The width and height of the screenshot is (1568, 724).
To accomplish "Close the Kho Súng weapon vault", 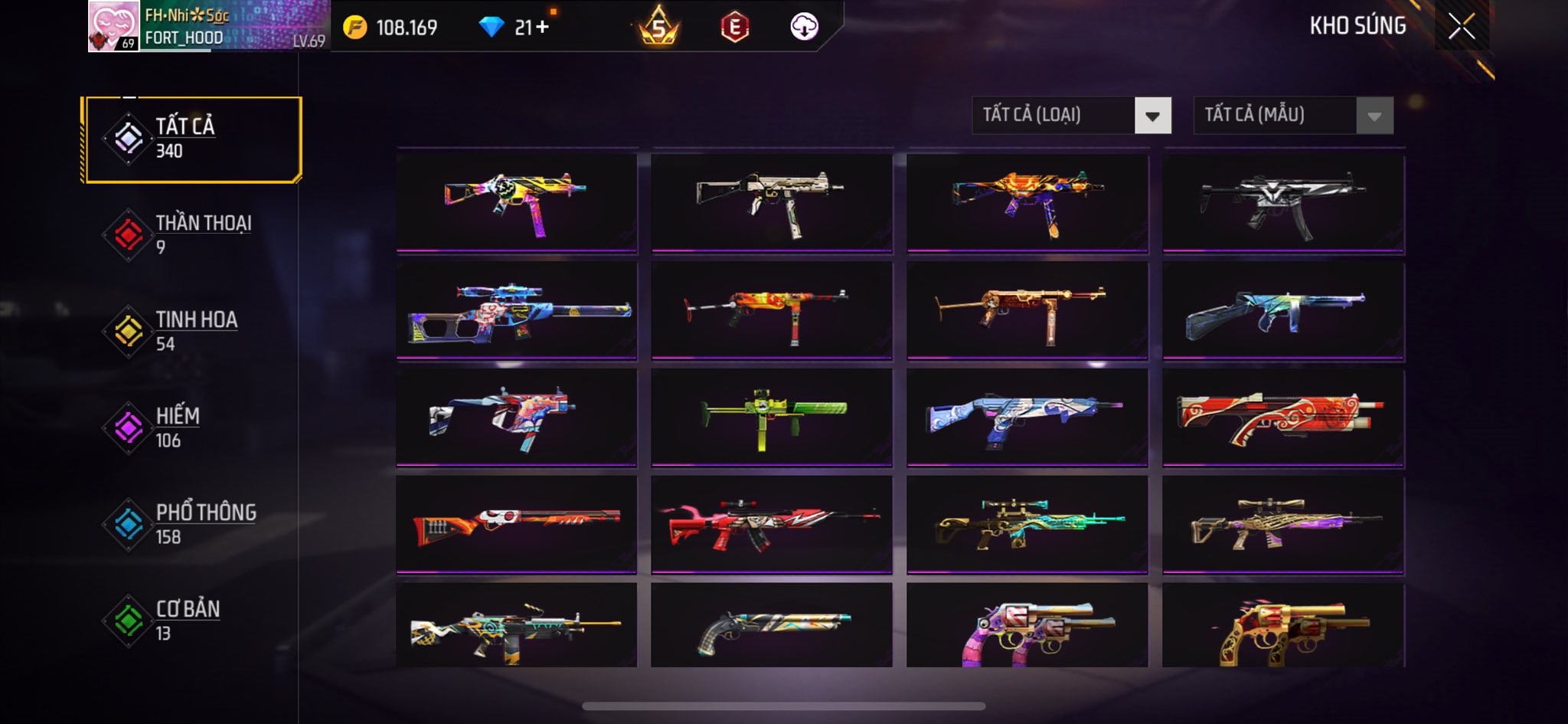I will 1461,27.
